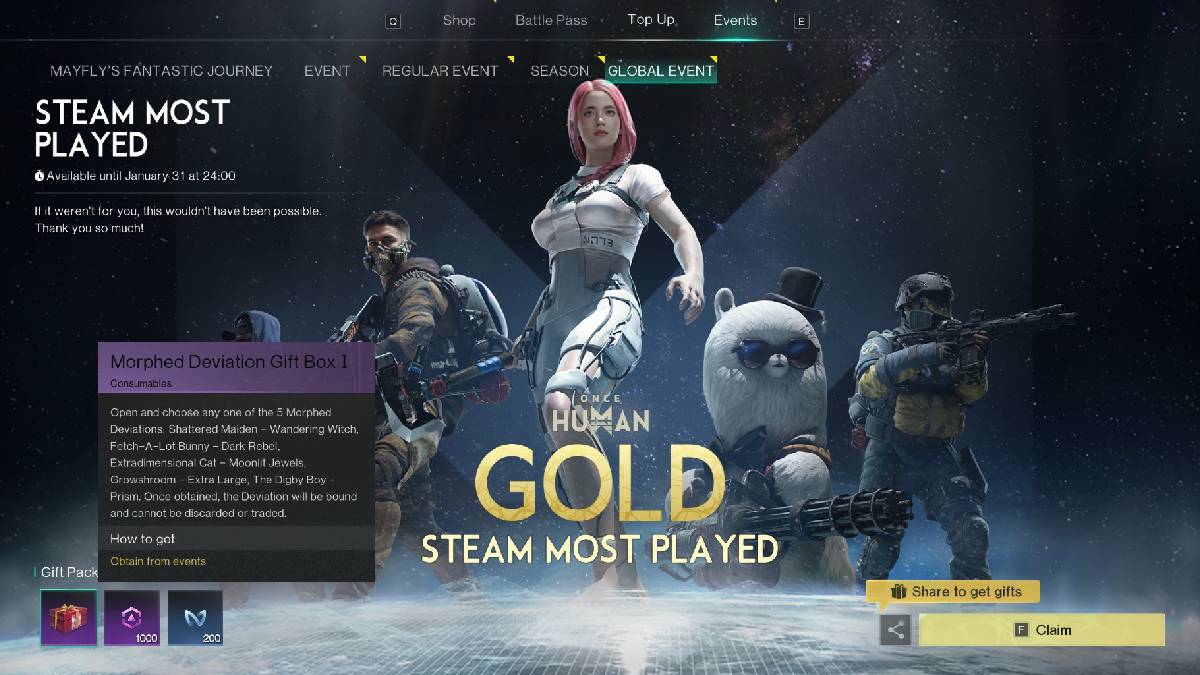Open the Top Up tab
The image size is (1200, 675).
[x=651, y=20]
